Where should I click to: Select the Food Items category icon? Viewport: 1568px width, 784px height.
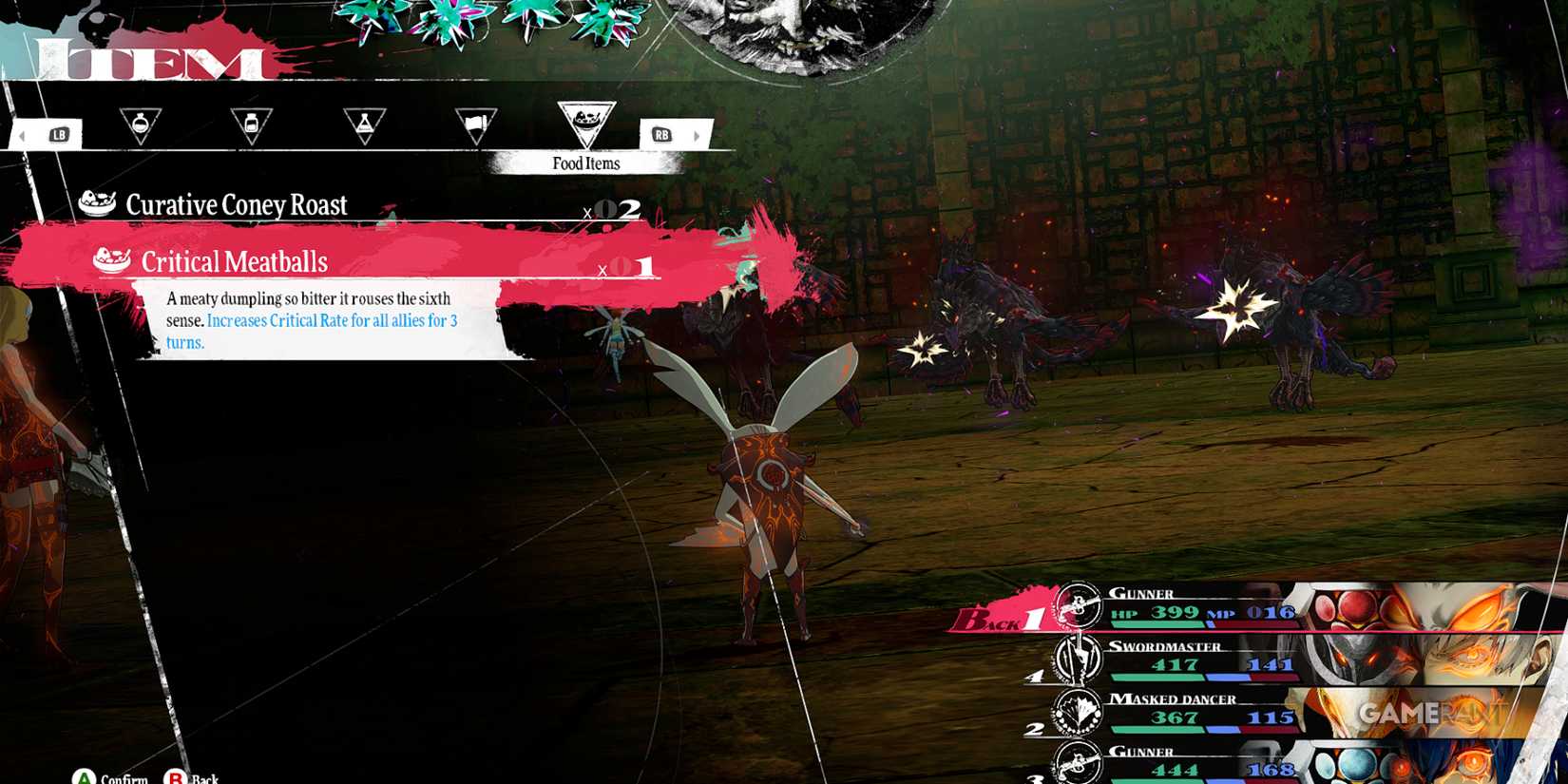589,120
